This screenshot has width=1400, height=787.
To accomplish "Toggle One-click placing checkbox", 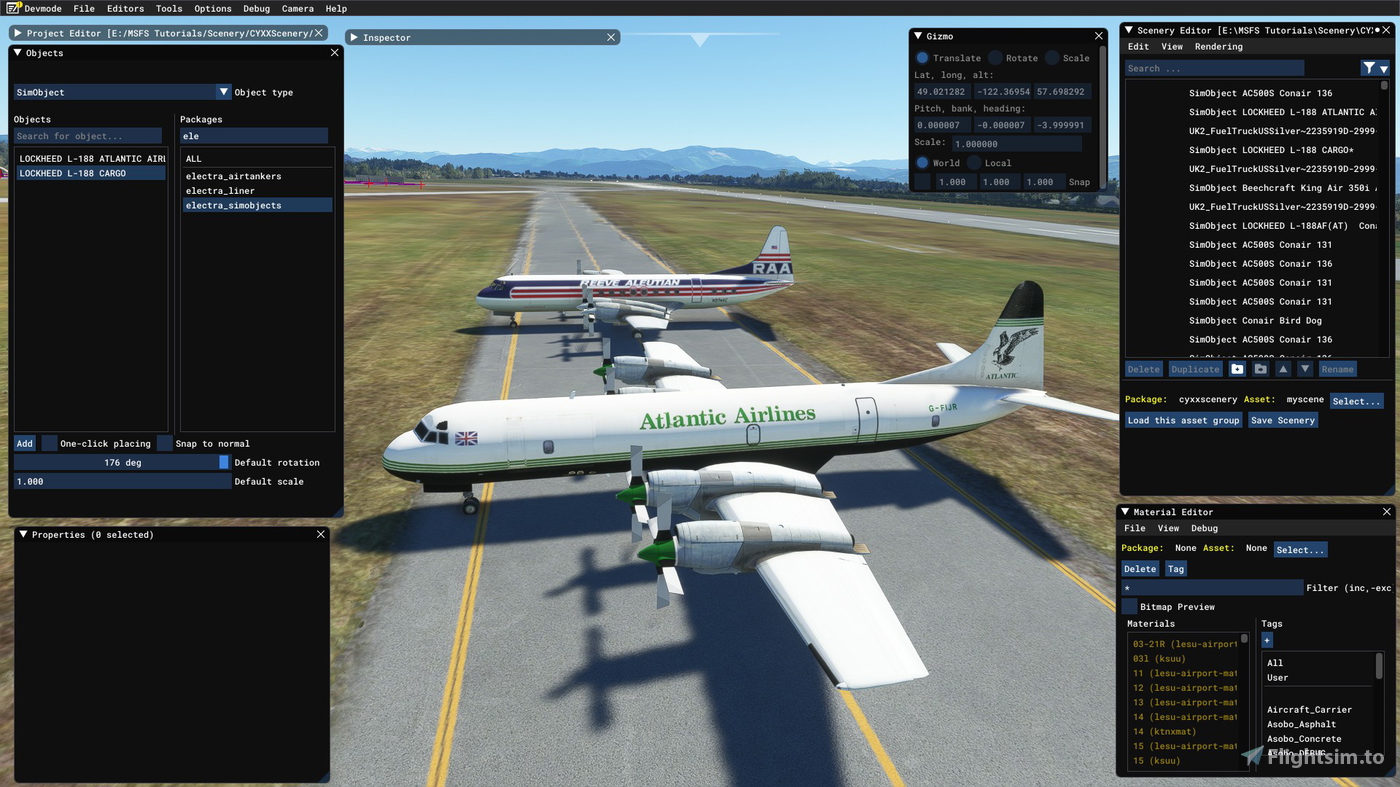I will point(50,443).
